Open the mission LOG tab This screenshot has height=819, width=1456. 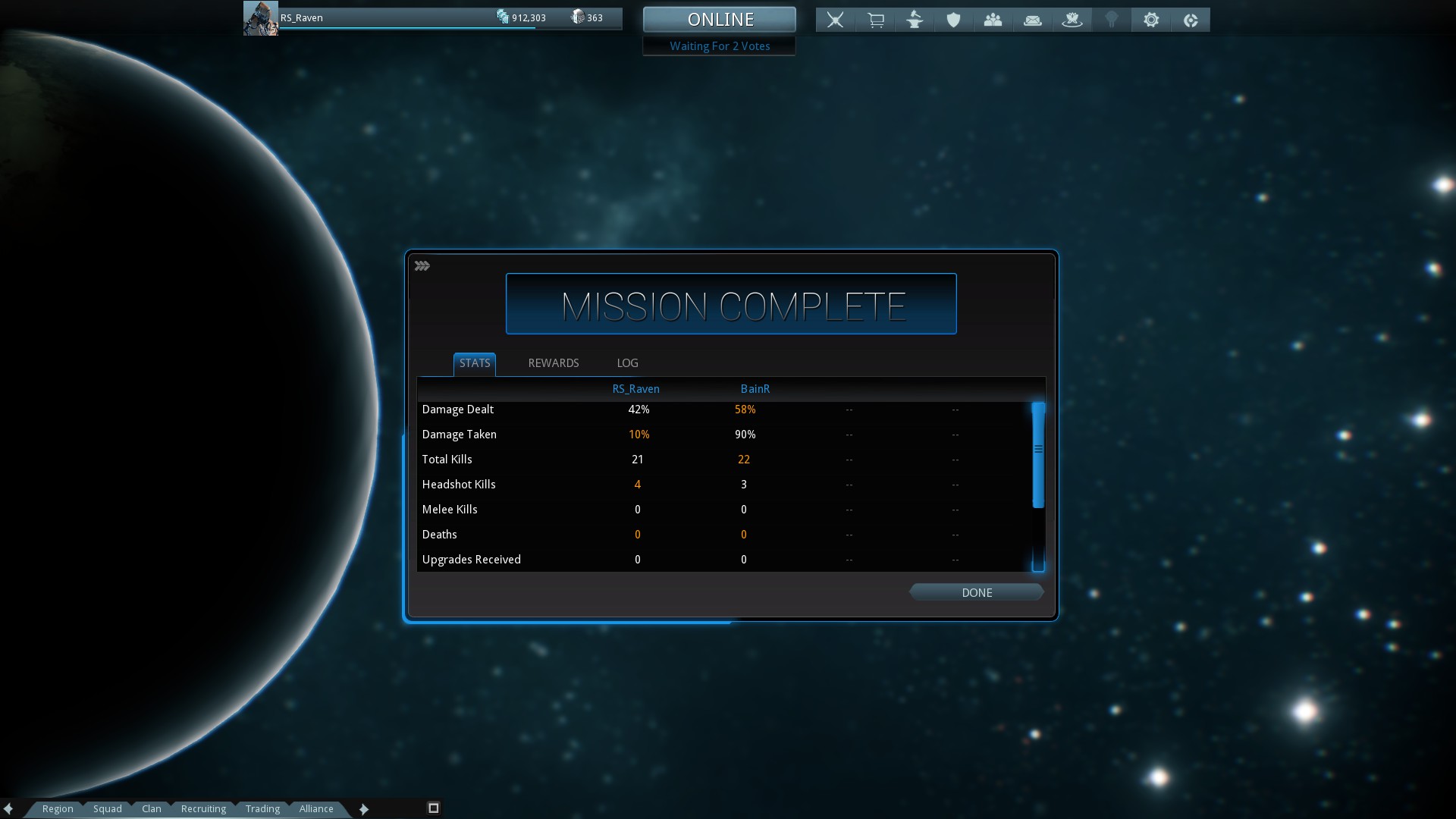pos(627,363)
